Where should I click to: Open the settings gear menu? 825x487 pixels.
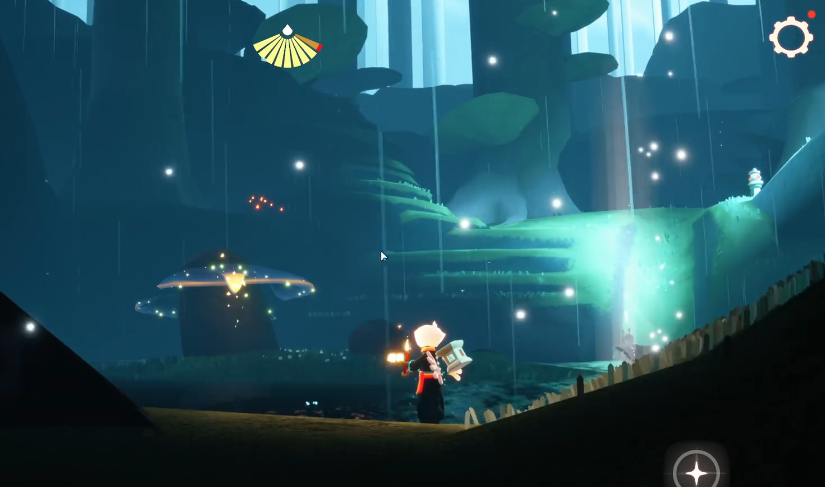[x=790, y=37]
